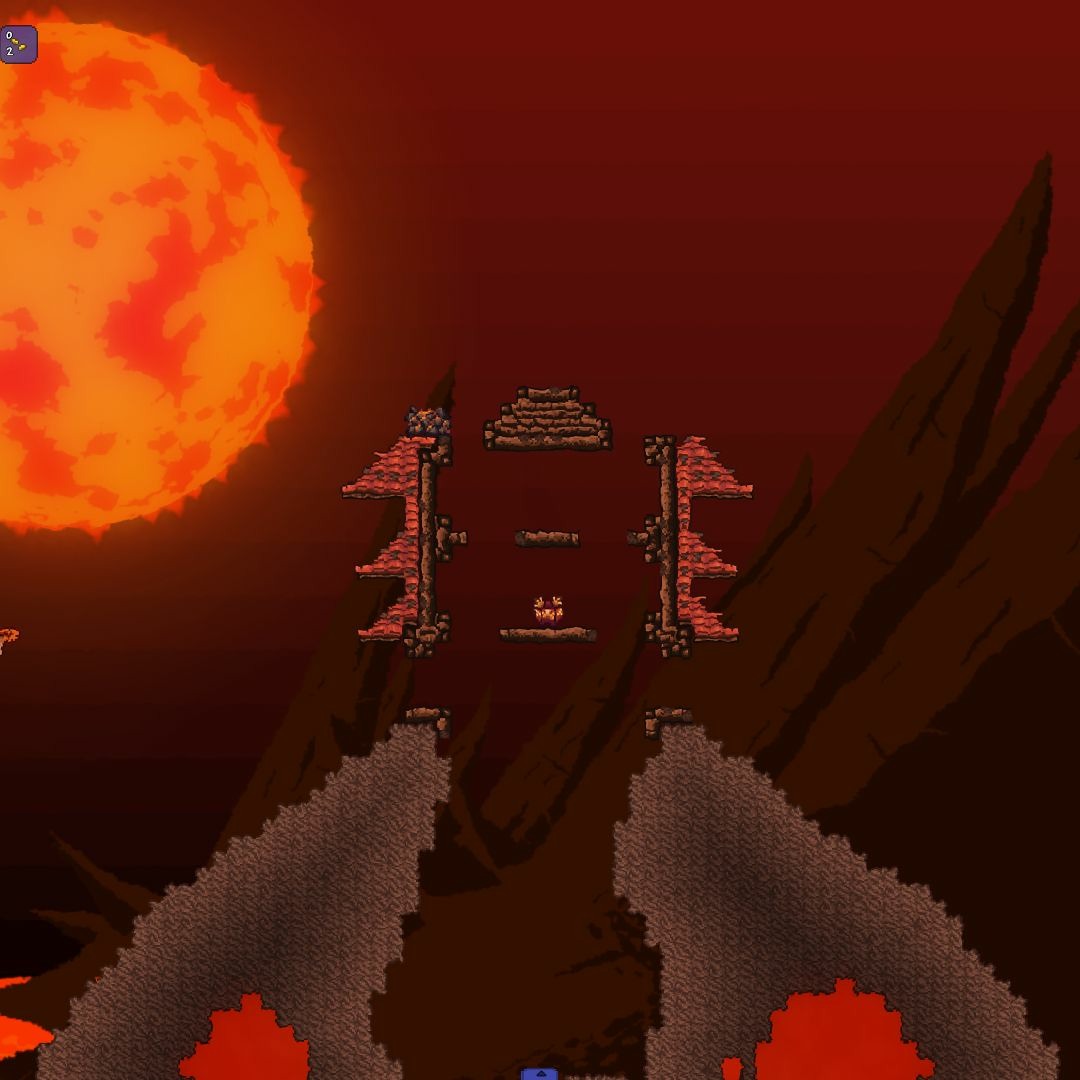This screenshot has height=1080, width=1080.
Task: Expand the blue arrow tab at bottom
Action: point(539,1074)
